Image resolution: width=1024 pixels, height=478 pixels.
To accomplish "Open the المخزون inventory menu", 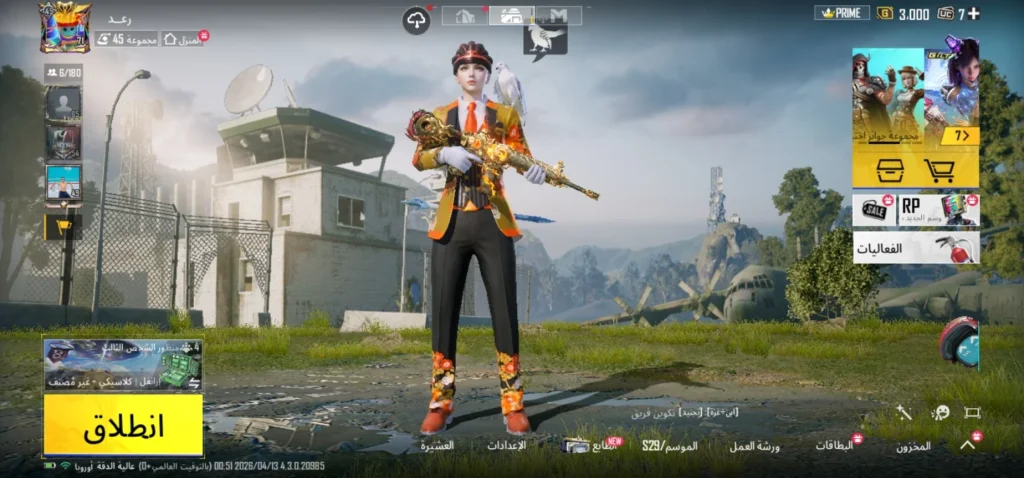I will click(x=913, y=446).
